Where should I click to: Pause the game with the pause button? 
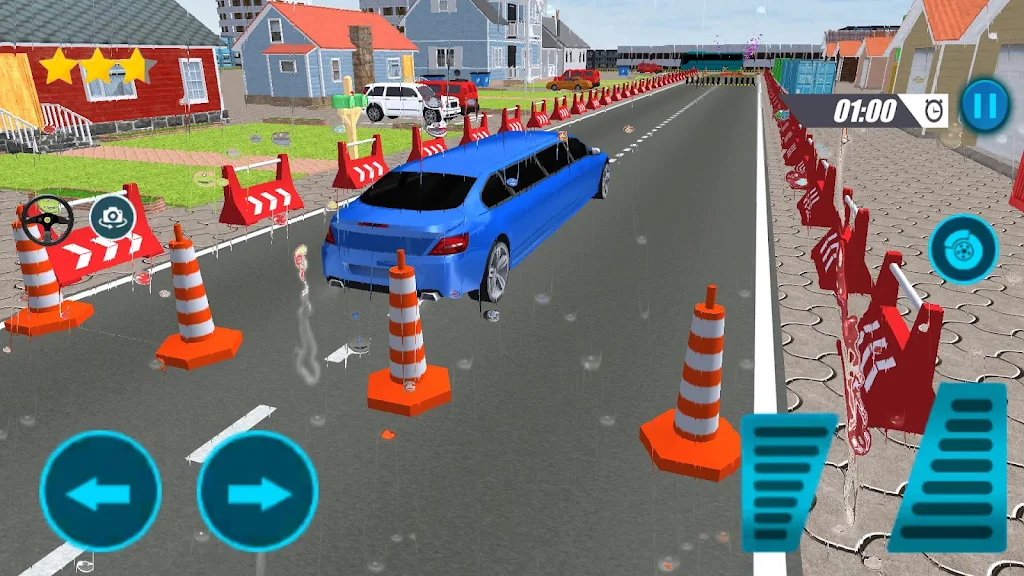click(x=984, y=105)
